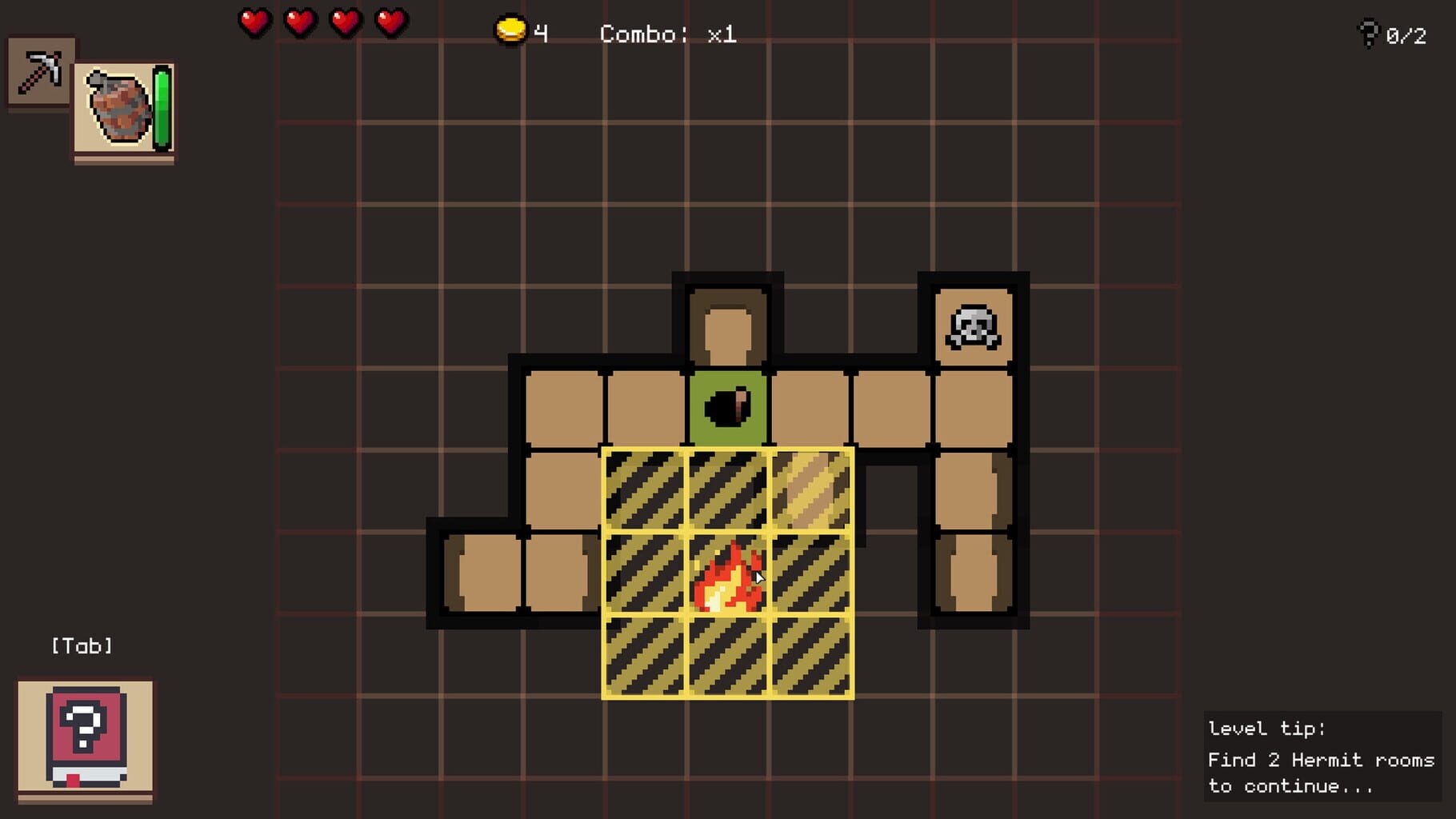Click the coin count number 4
Viewport: 1456px width, 819px height.
tap(542, 32)
